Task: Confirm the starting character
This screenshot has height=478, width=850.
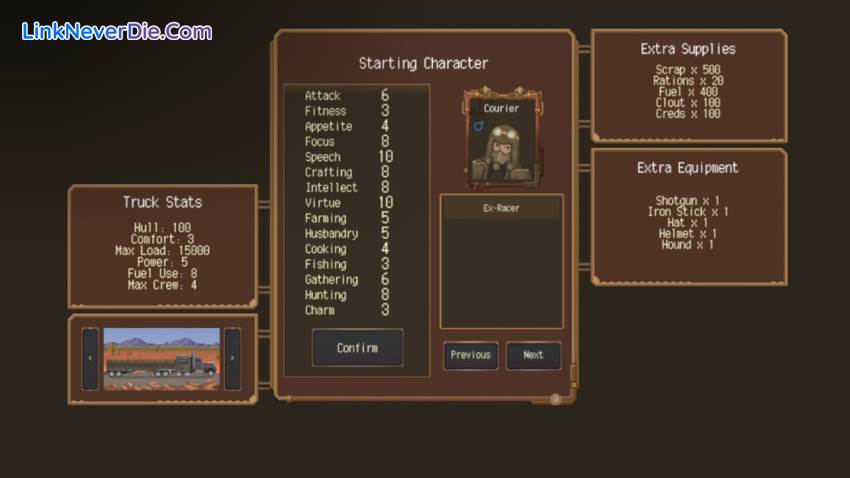Action: [x=357, y=348]
